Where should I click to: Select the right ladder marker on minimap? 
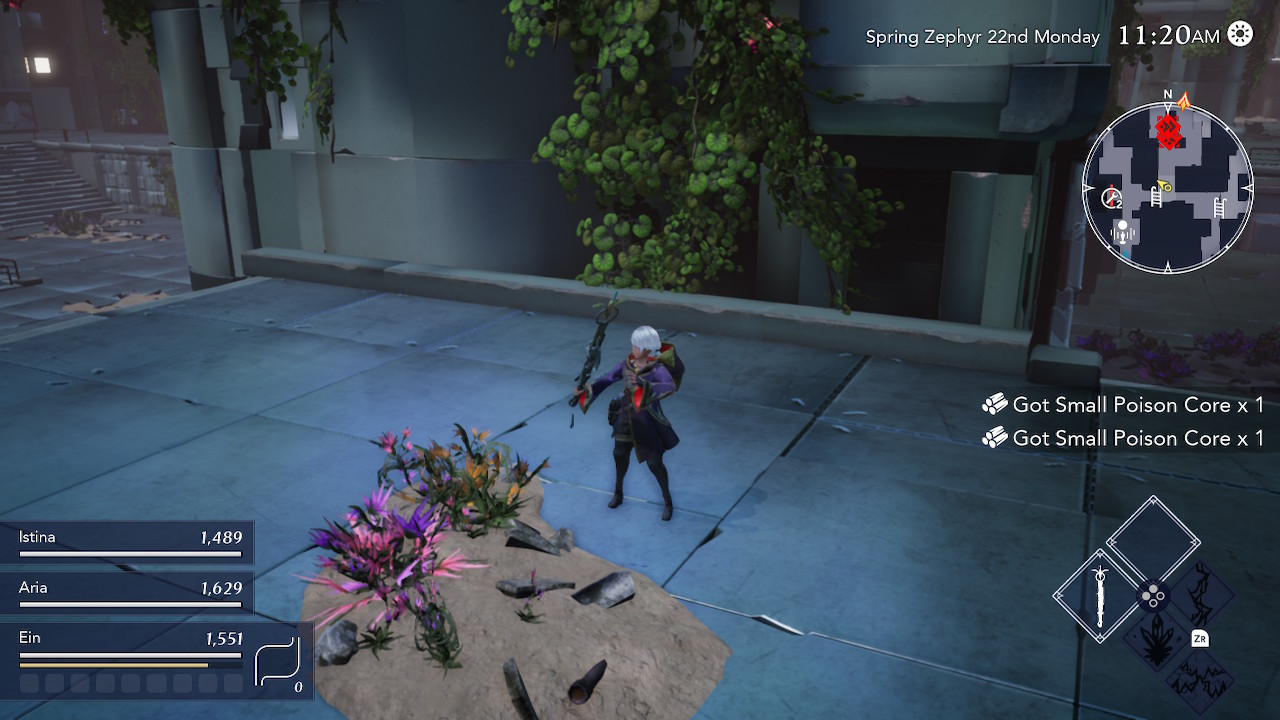[1219, 208]
